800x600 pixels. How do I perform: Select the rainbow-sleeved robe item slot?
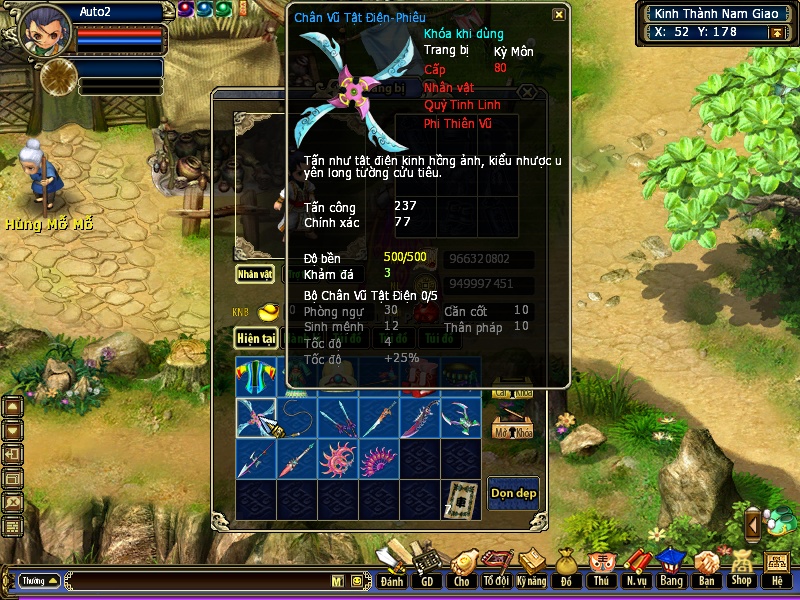(x=256, y=377)
